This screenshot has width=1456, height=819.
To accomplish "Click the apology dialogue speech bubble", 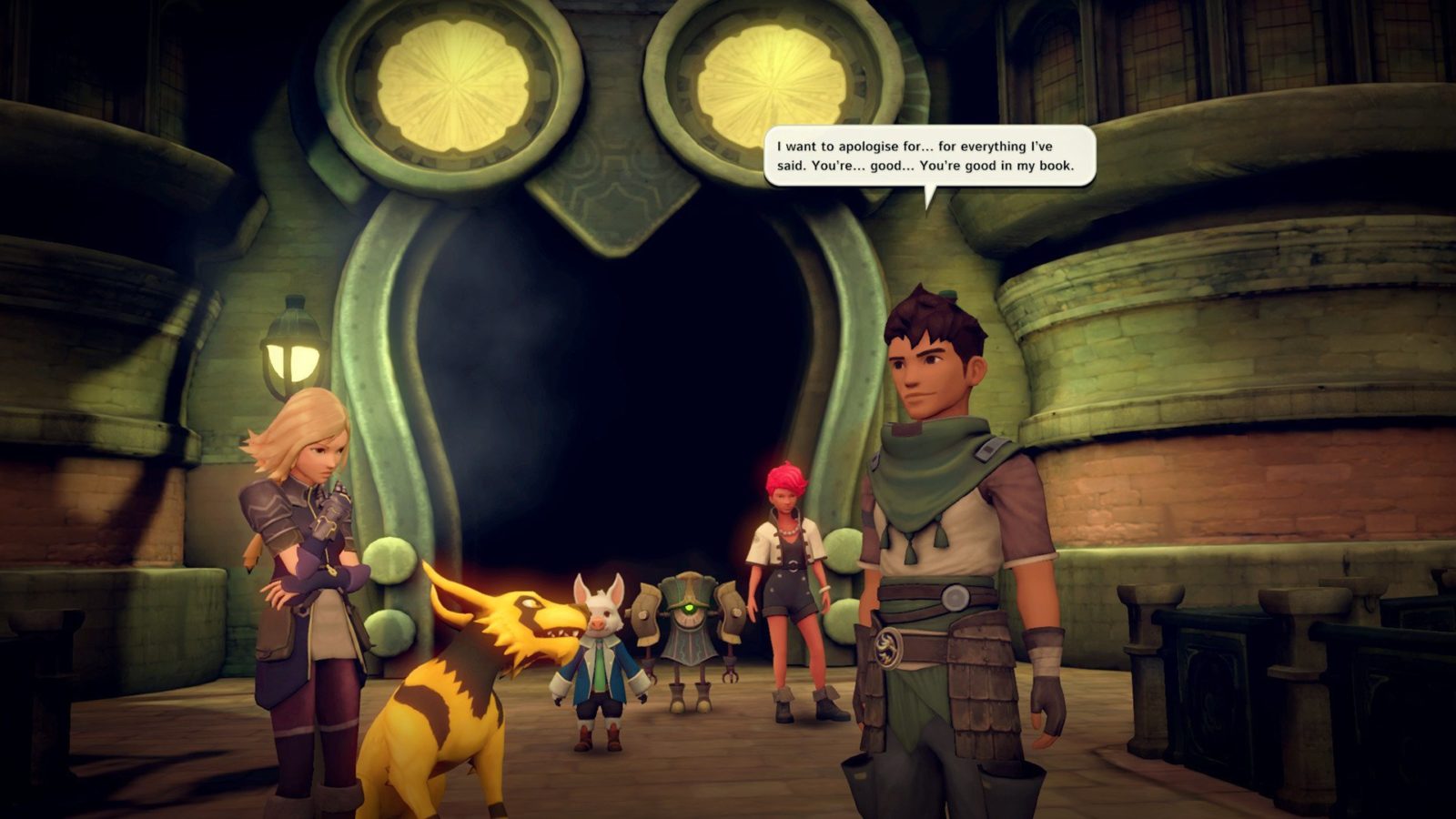I will click(928, 156).
